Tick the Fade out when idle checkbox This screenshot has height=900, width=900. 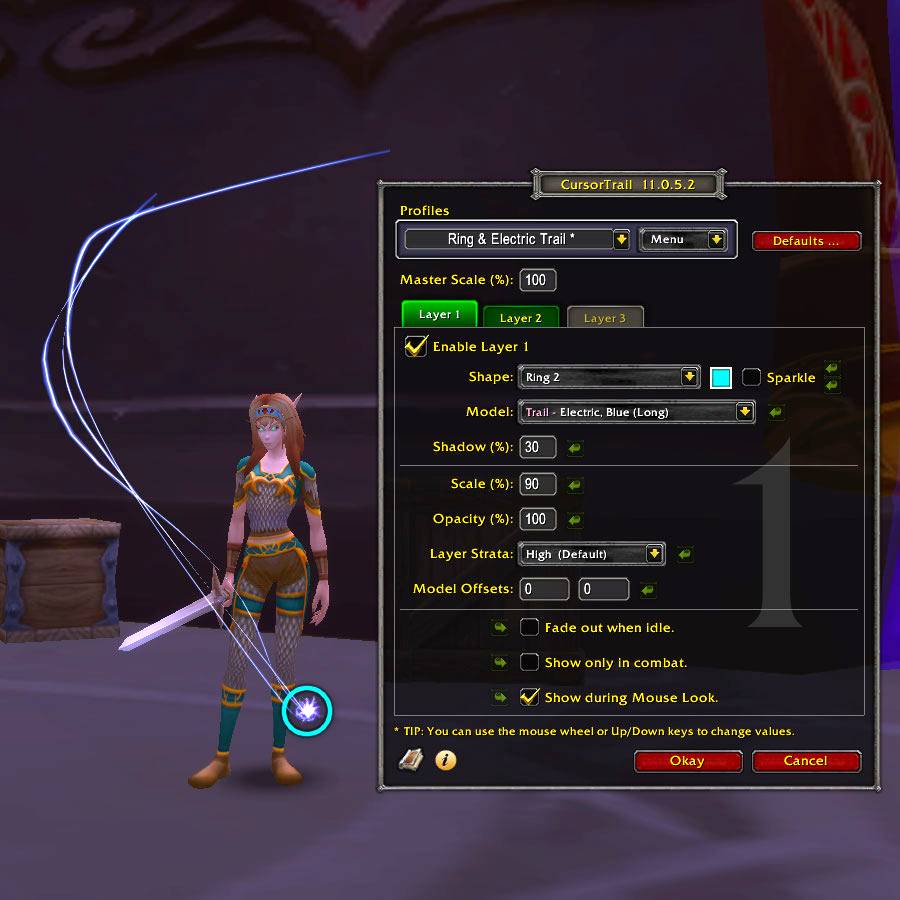[x=530, y=628]
